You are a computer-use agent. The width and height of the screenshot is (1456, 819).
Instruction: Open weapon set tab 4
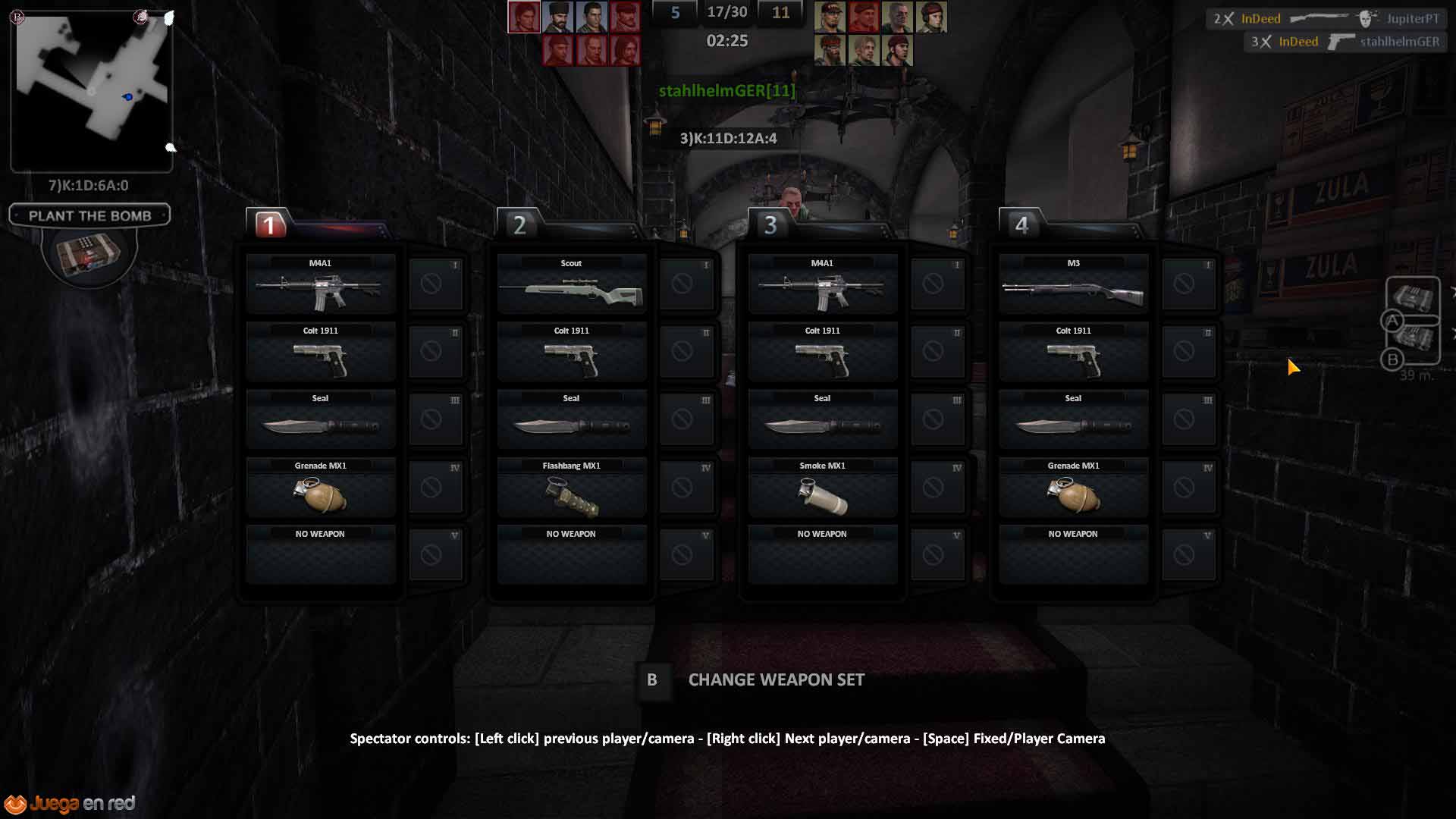[1021, 225]
